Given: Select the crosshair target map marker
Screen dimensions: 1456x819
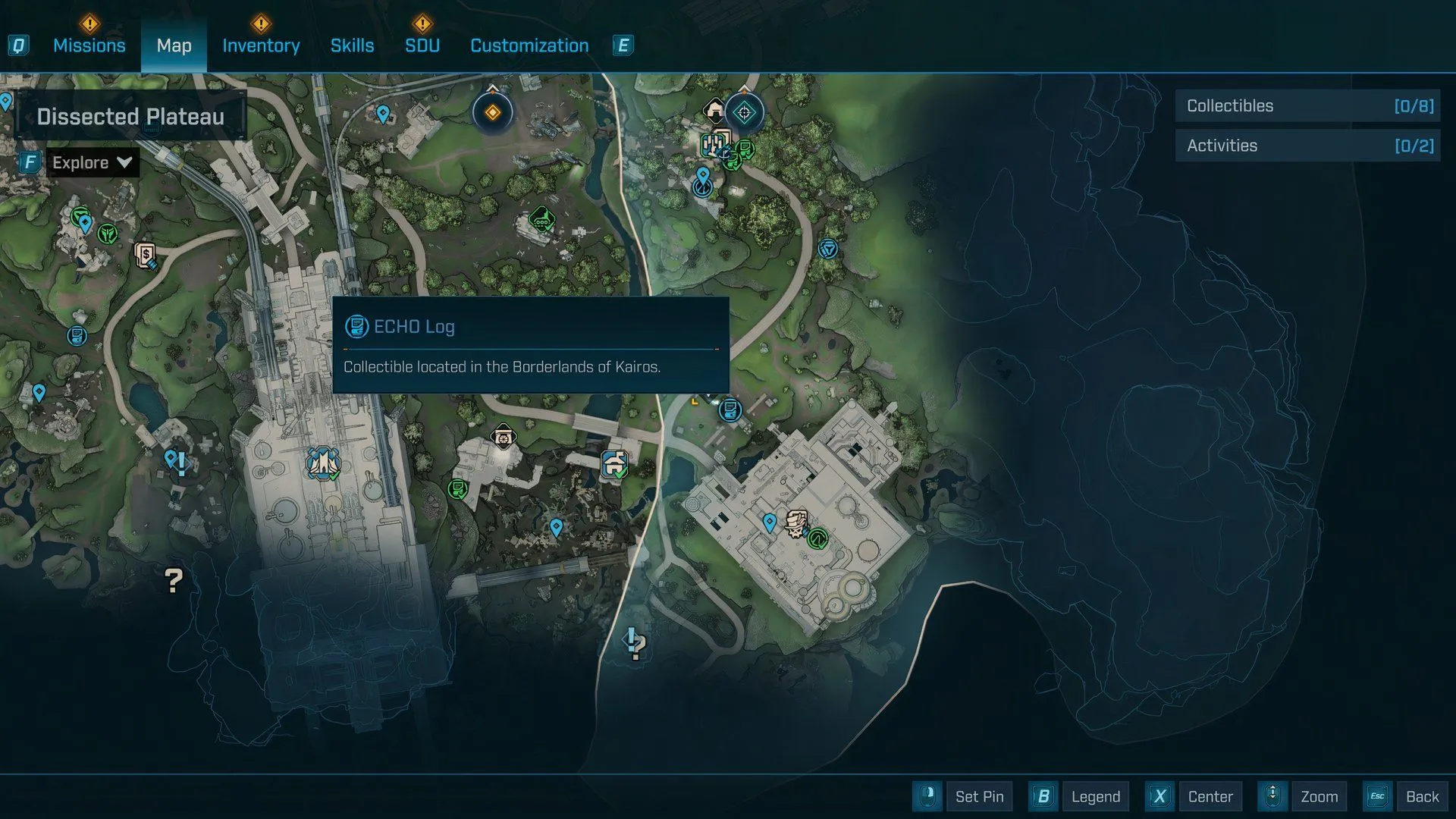Looking at the screenshot, I should pos(744,113).
